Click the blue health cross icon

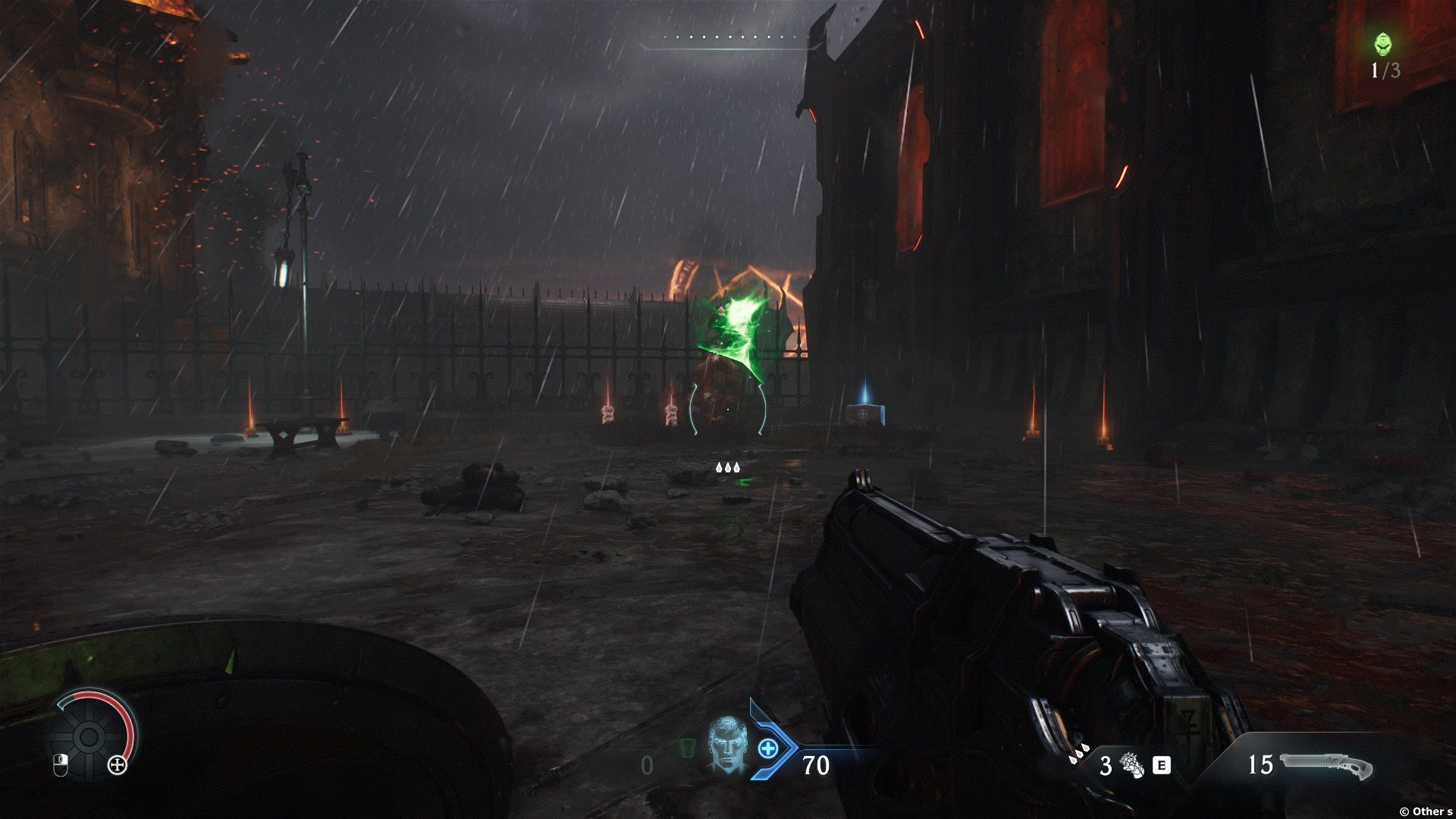pos(768,748)
